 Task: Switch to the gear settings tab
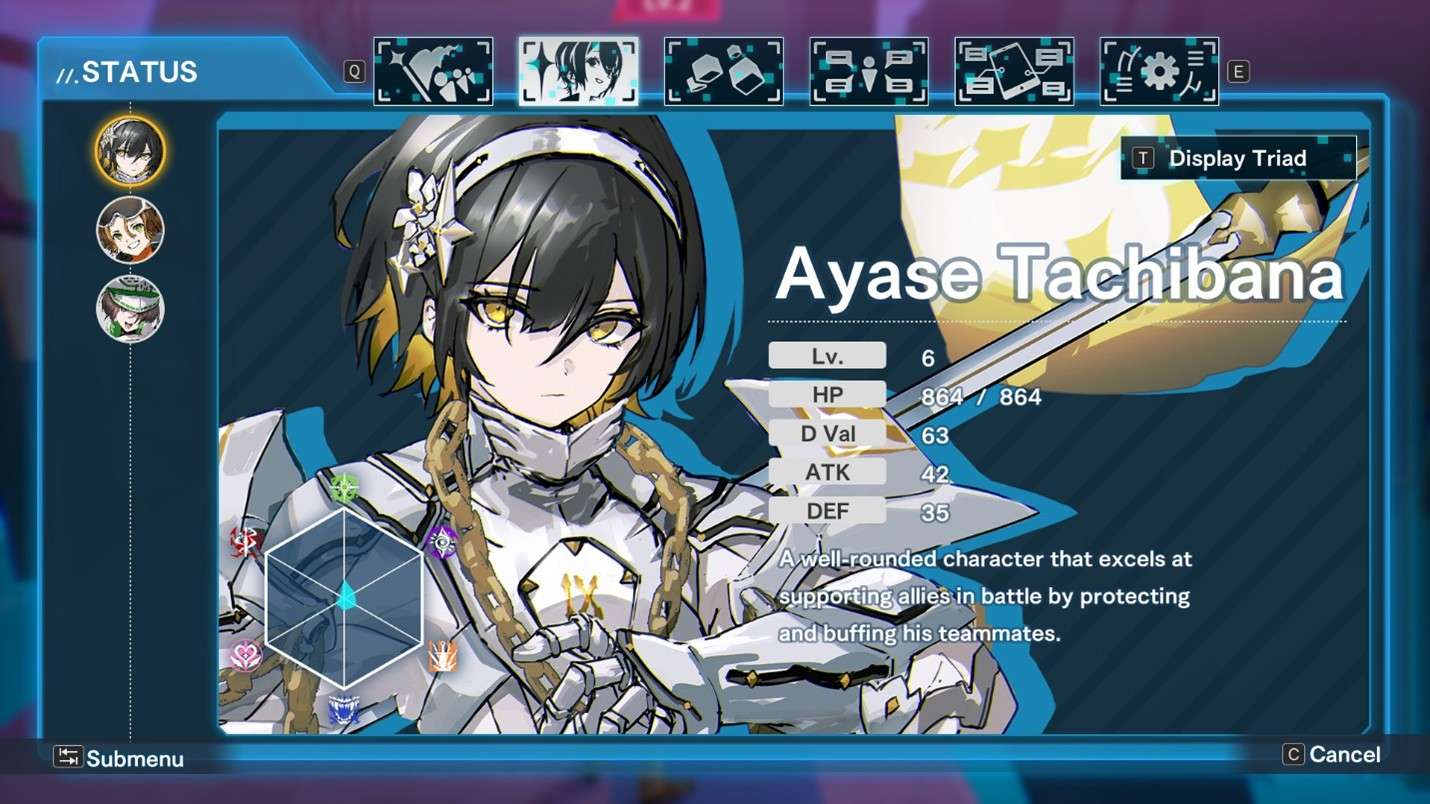coord(1159,71)
